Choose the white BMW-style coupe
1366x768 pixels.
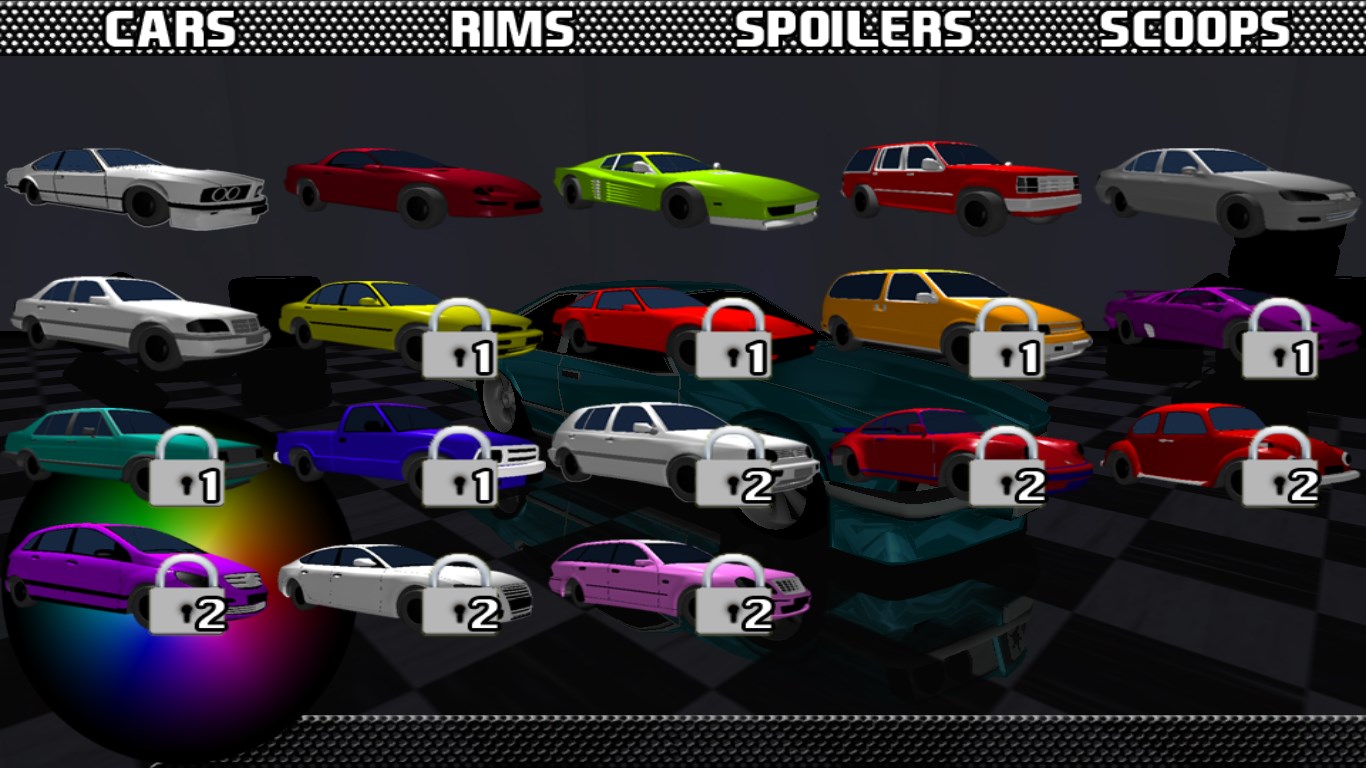coord(137,187)
